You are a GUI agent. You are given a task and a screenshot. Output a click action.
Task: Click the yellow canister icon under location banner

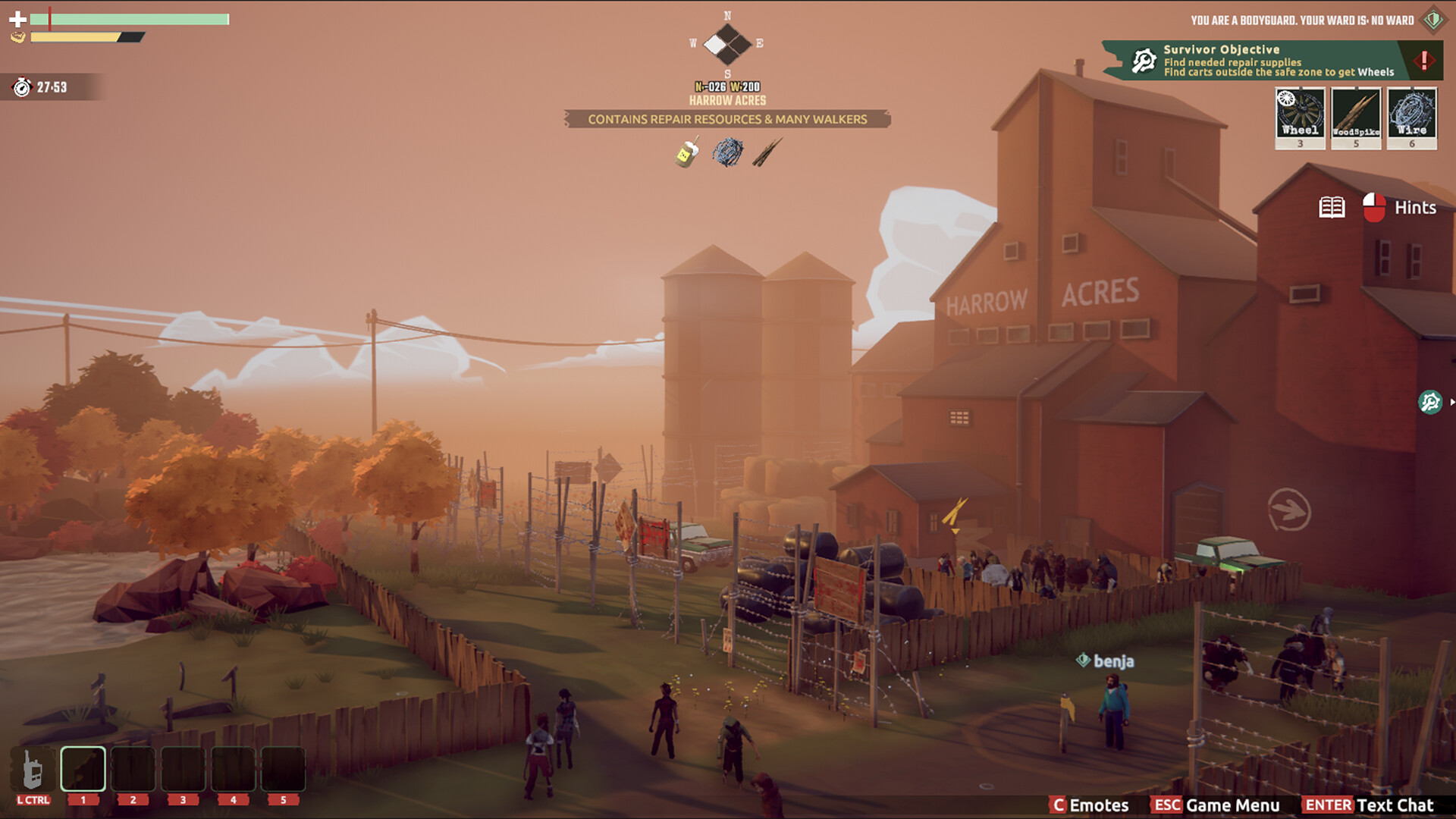[x=687, y=152]
